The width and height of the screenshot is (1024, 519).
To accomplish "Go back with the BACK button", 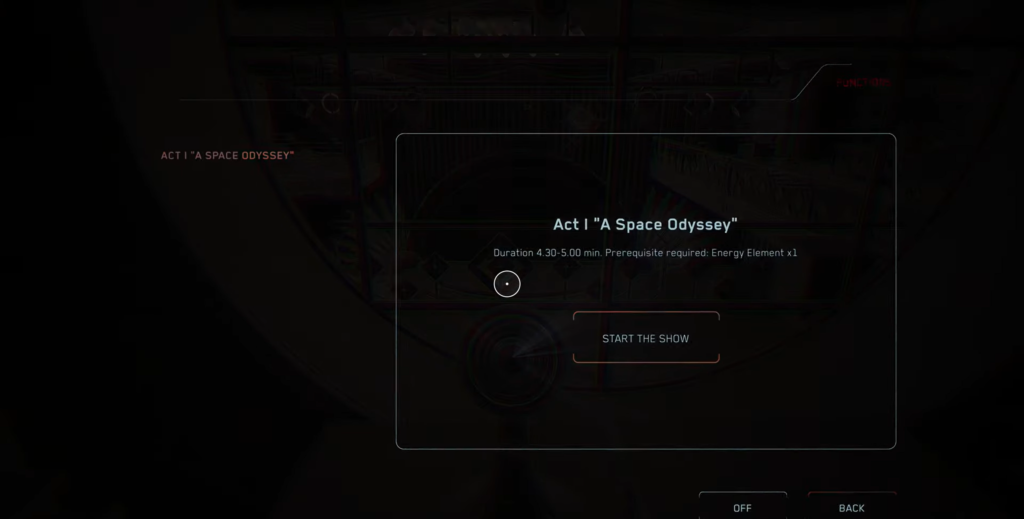I will (x=851, y=507).
